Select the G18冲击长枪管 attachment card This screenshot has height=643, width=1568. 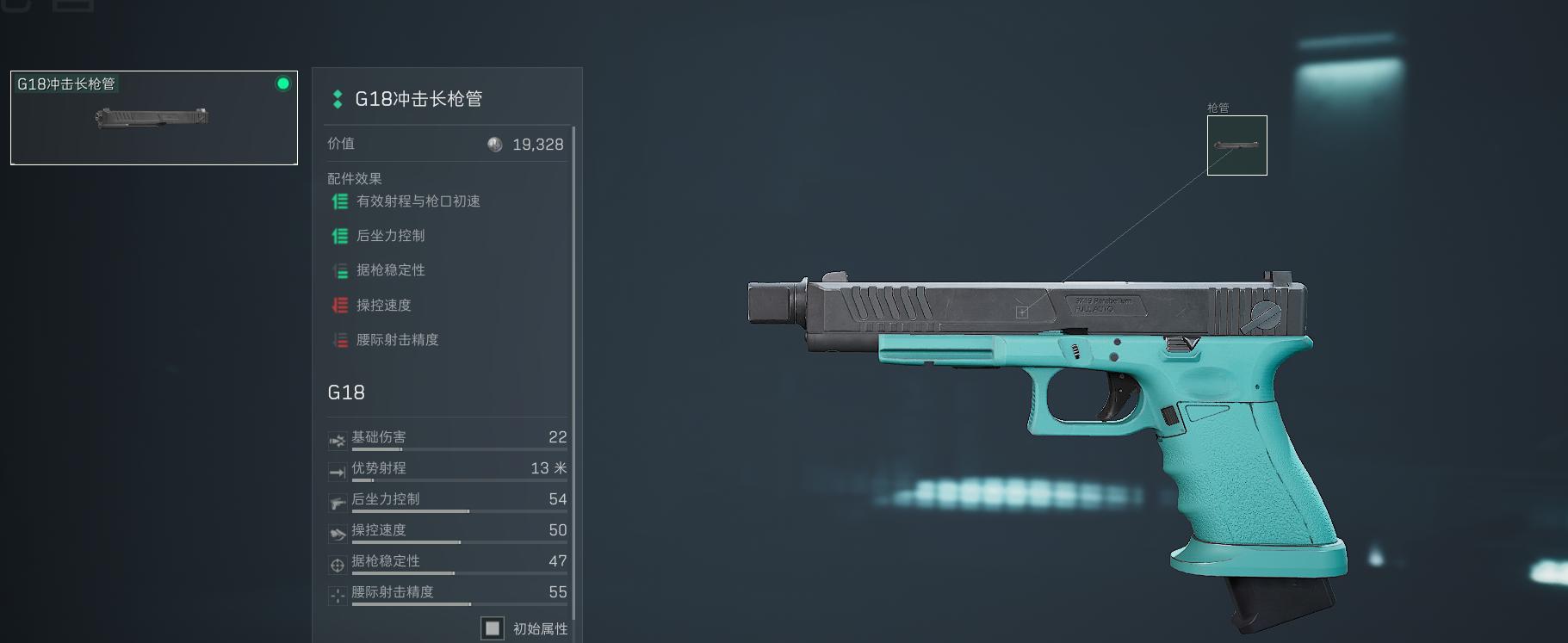coord(154,118)
